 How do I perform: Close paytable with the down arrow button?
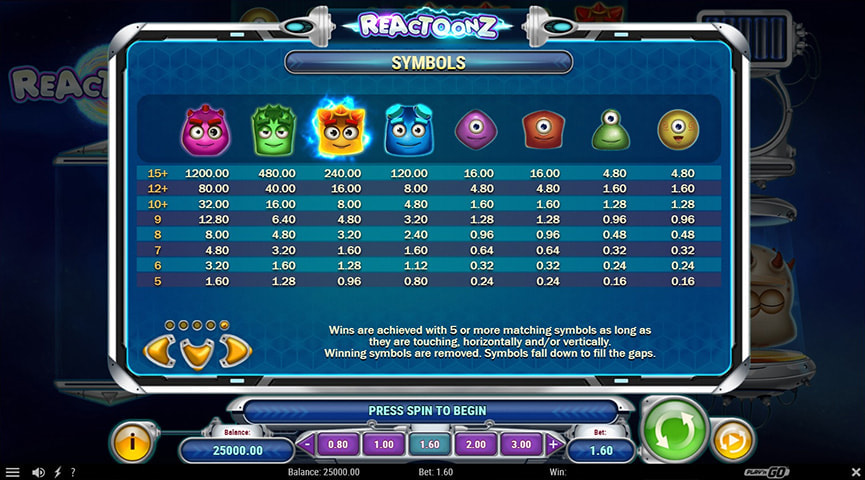(x=195, y=352)
